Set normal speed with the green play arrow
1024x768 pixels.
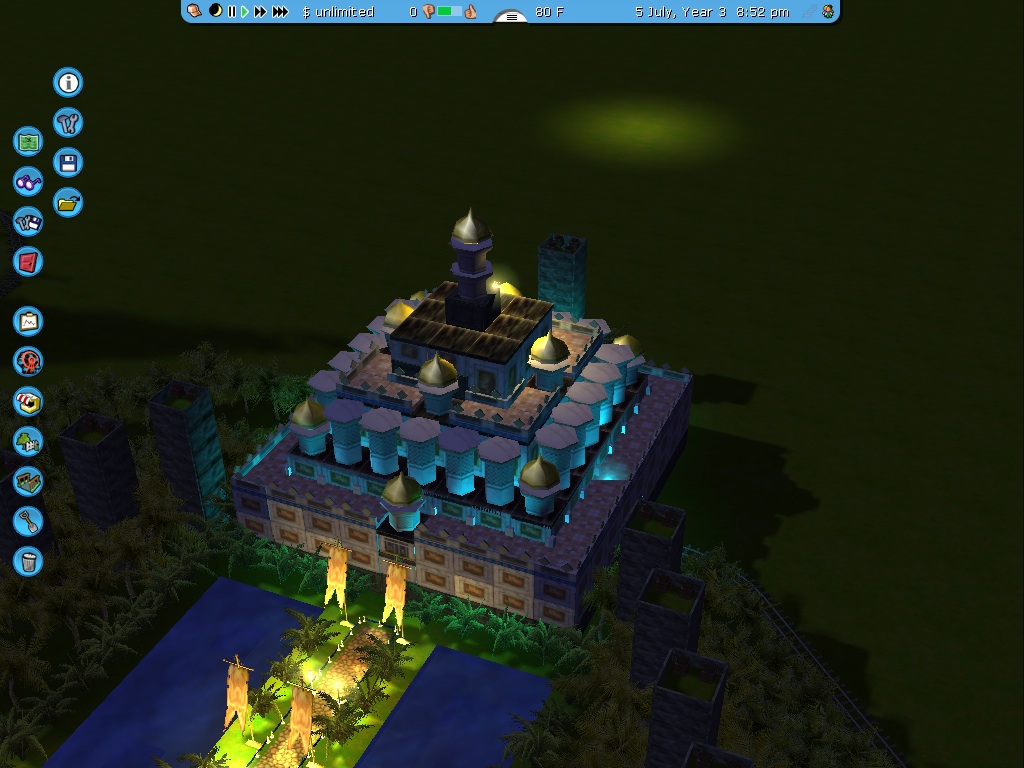[245, 12]
